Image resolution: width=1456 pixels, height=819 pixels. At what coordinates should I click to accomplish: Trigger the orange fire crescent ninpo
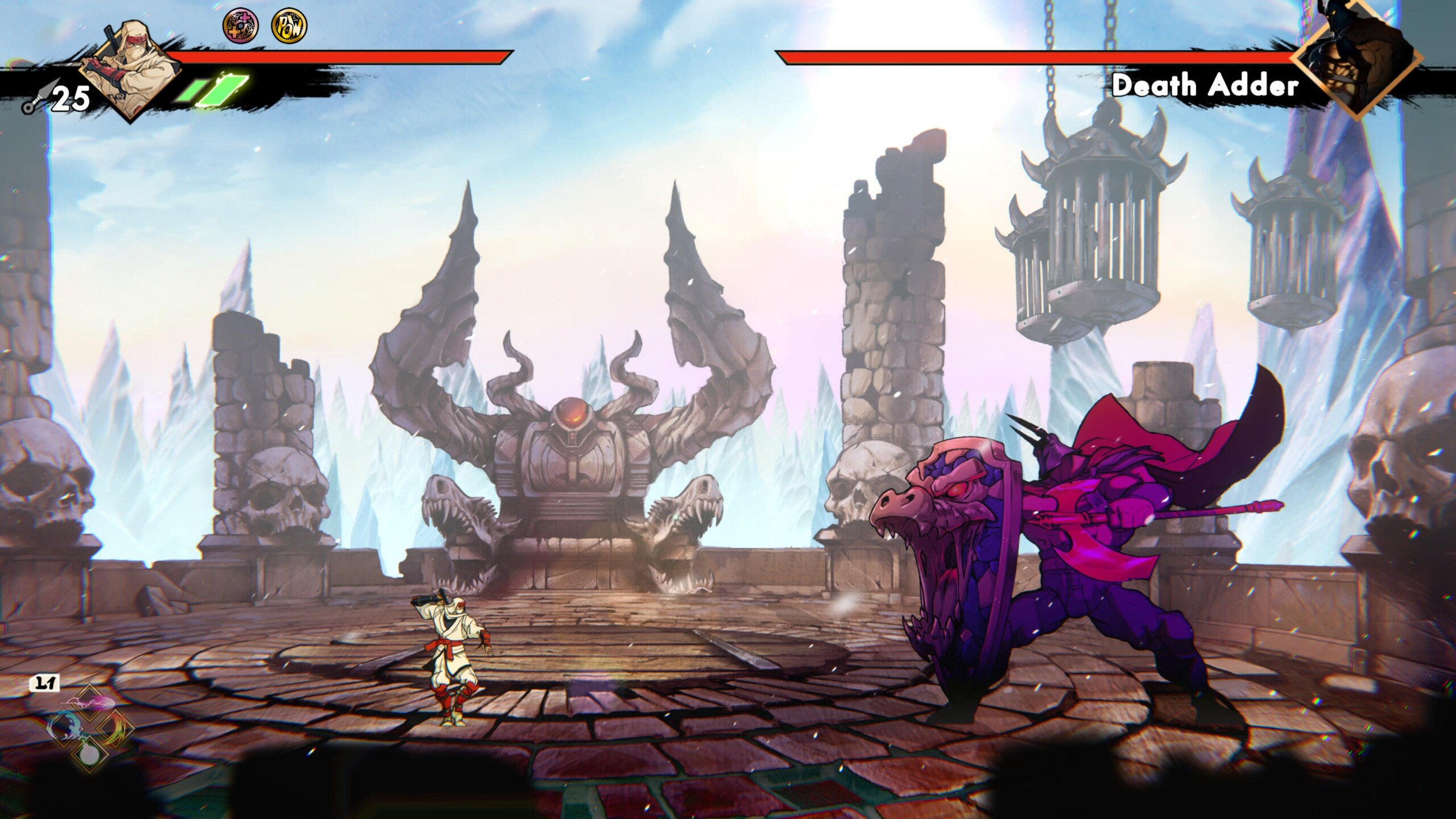115,728
